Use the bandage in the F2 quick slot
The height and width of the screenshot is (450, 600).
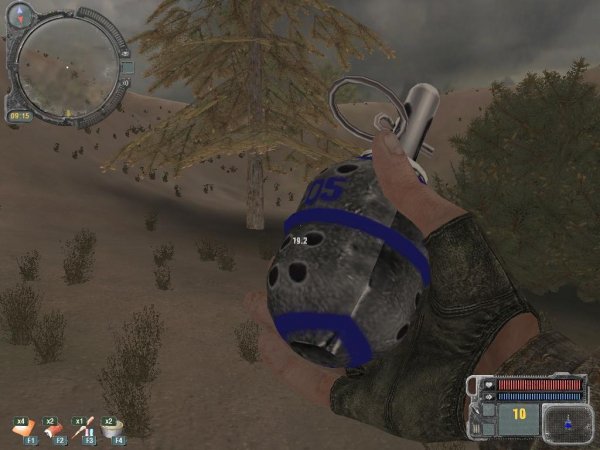[x=55, y=428]
